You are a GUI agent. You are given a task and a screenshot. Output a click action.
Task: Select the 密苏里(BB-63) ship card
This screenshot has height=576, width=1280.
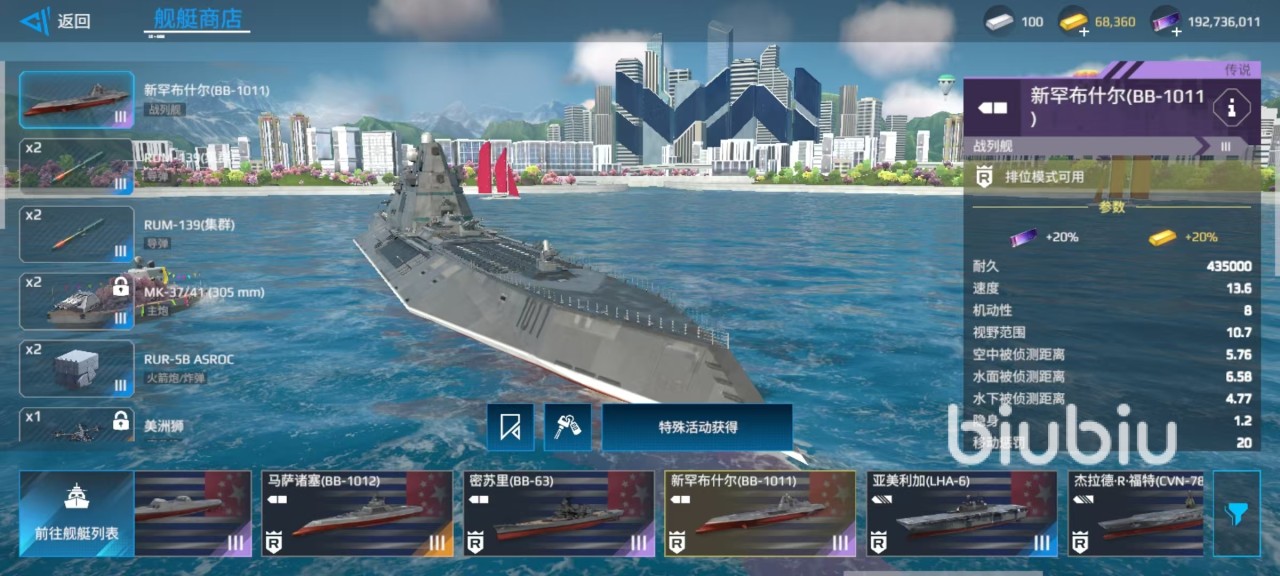[x=558, y=513]
